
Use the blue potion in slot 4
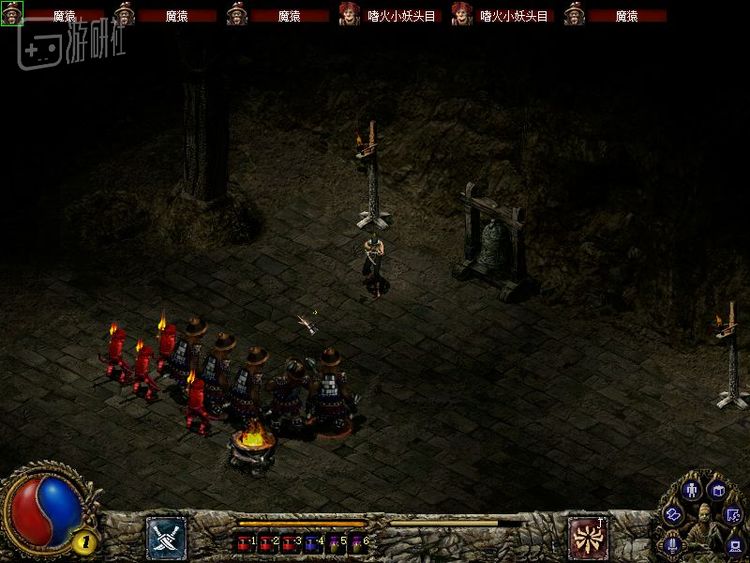[x=310, y=543]
